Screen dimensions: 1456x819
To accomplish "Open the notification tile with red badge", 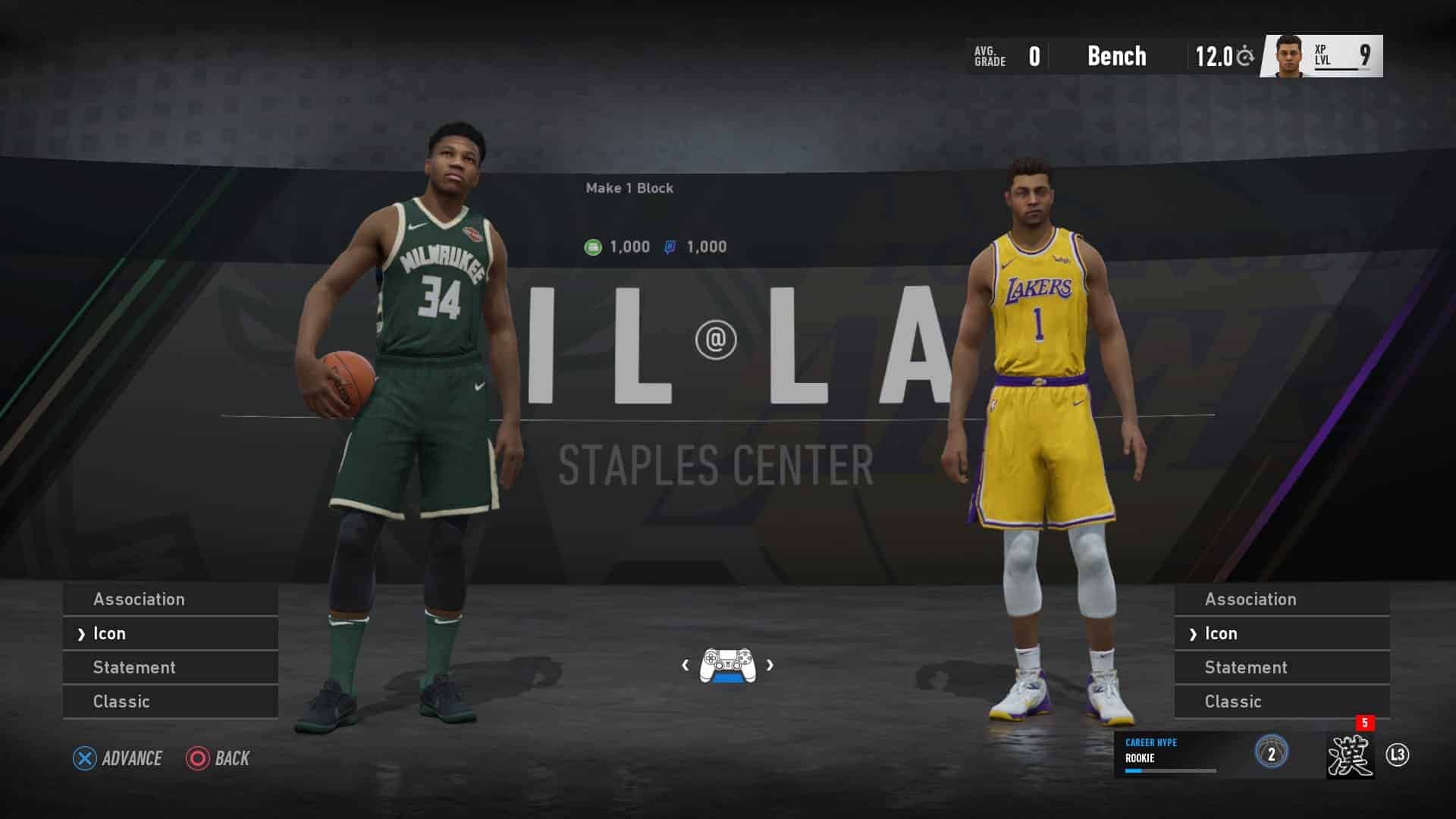I will [x=1350, y=755].
